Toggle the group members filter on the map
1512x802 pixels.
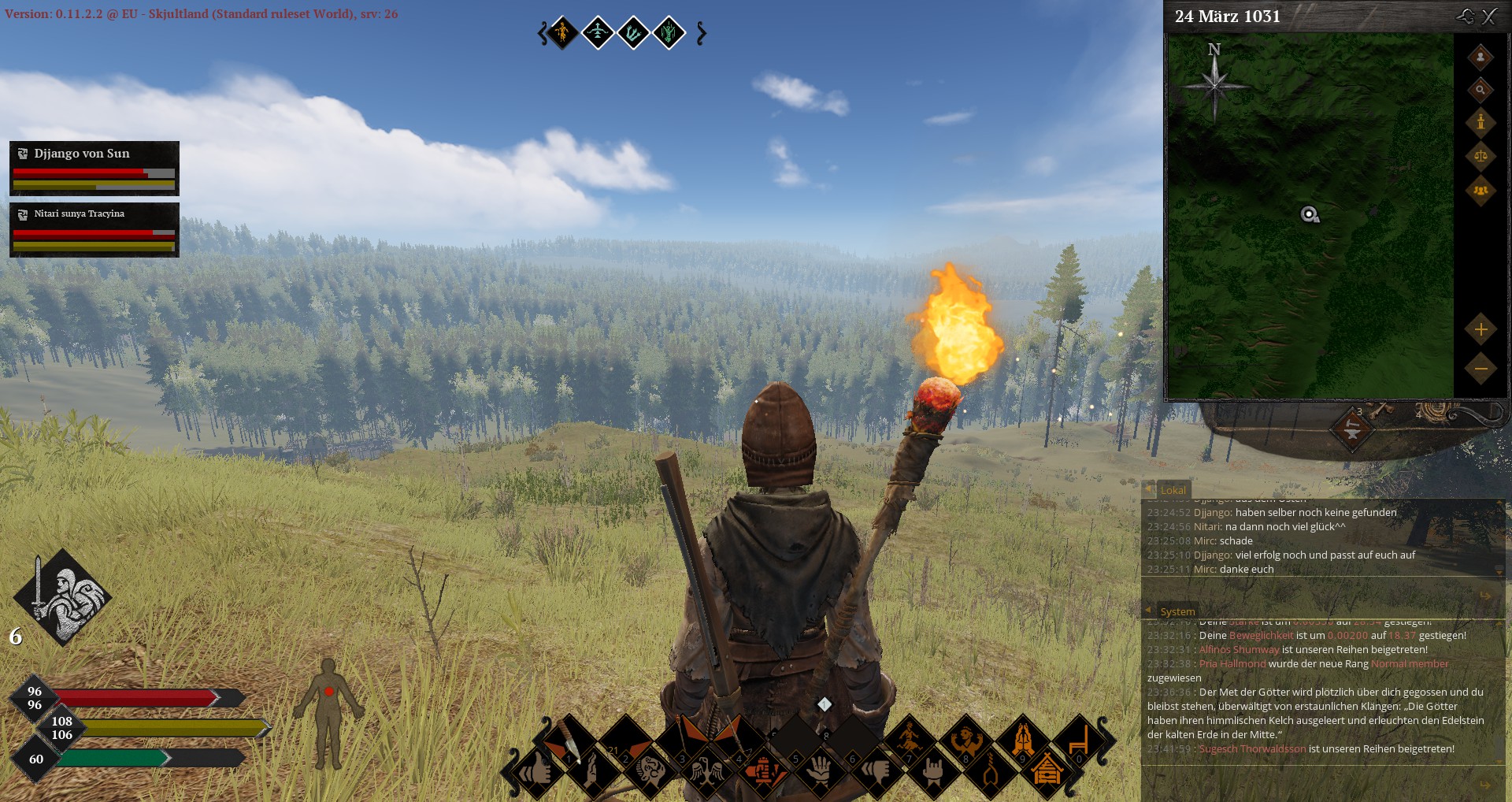(1480, 190)
